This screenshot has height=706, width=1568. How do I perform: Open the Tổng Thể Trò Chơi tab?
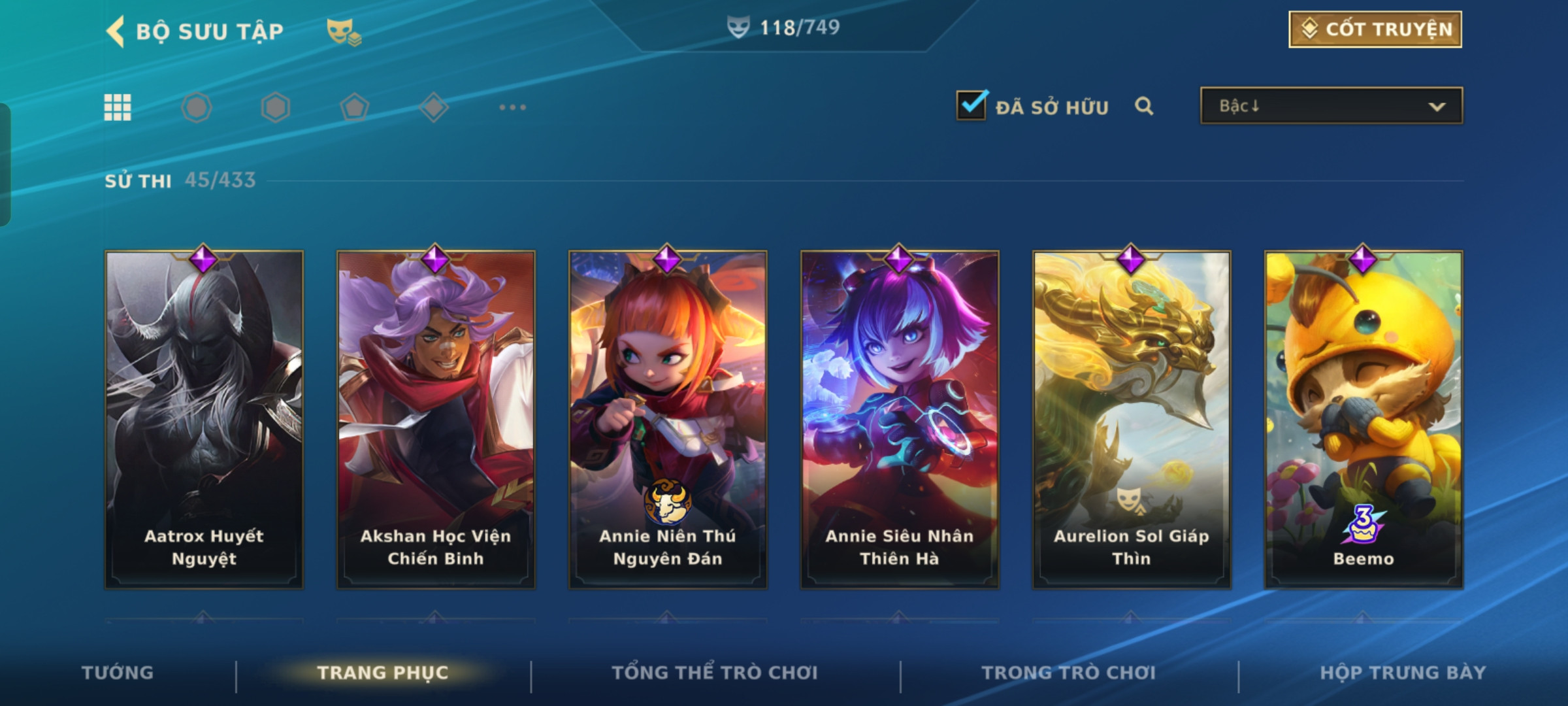pyautogui.click(x=715, y=673)
